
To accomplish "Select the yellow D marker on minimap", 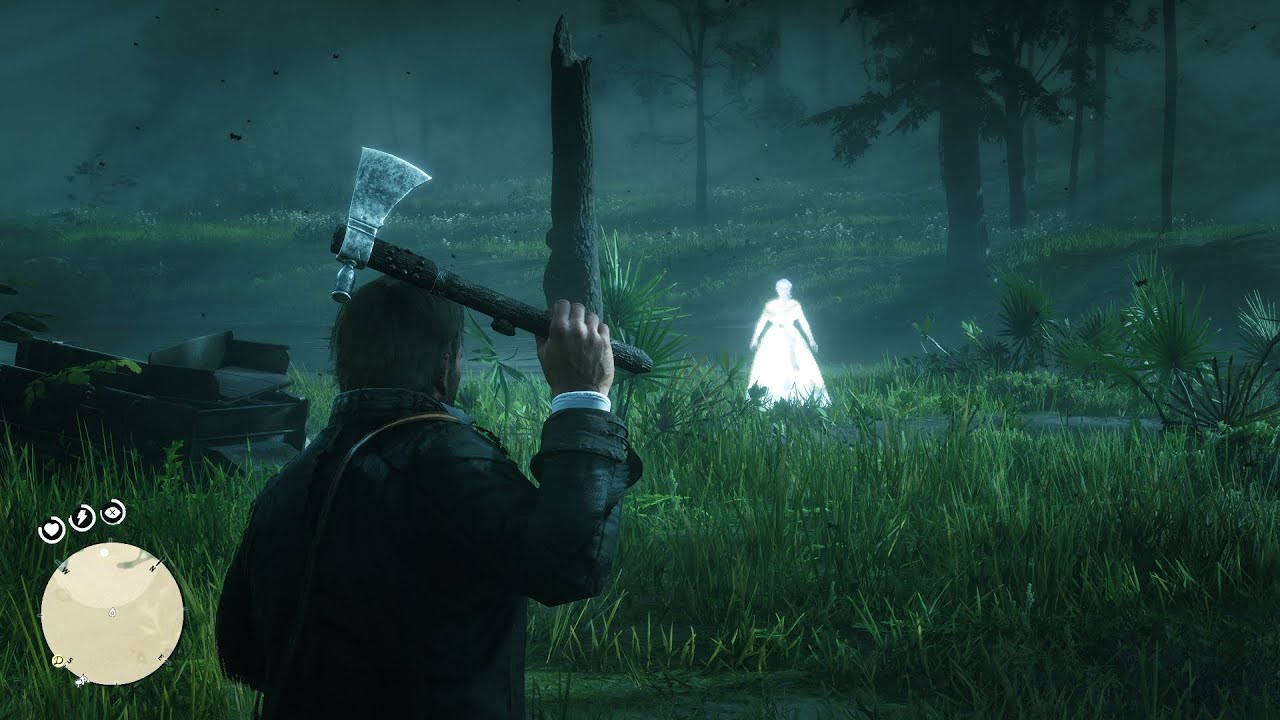I will (x=58, y=662).
